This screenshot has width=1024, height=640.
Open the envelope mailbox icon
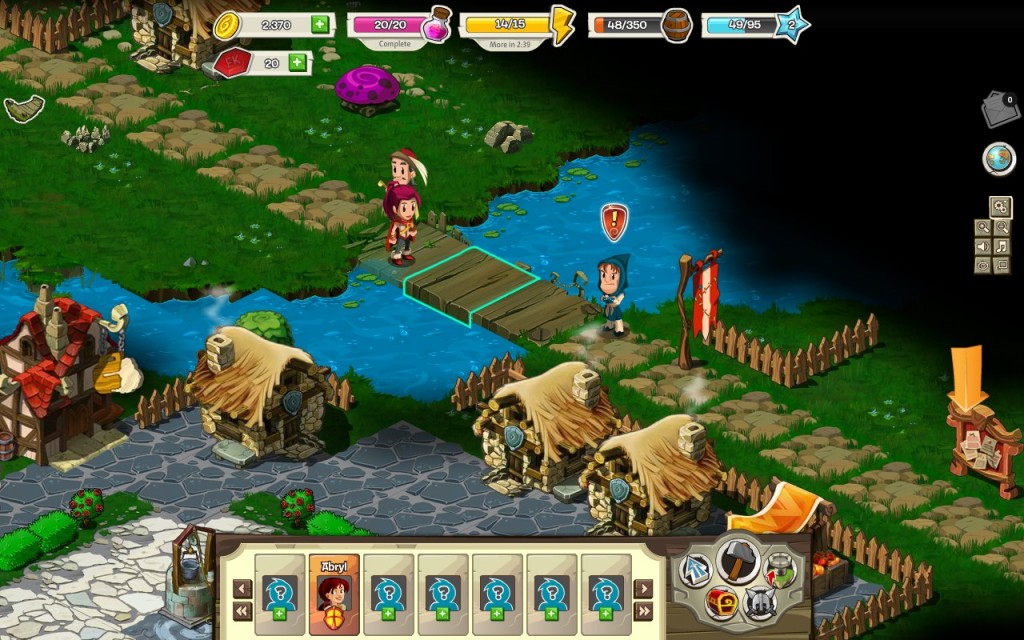click(999, 109)
